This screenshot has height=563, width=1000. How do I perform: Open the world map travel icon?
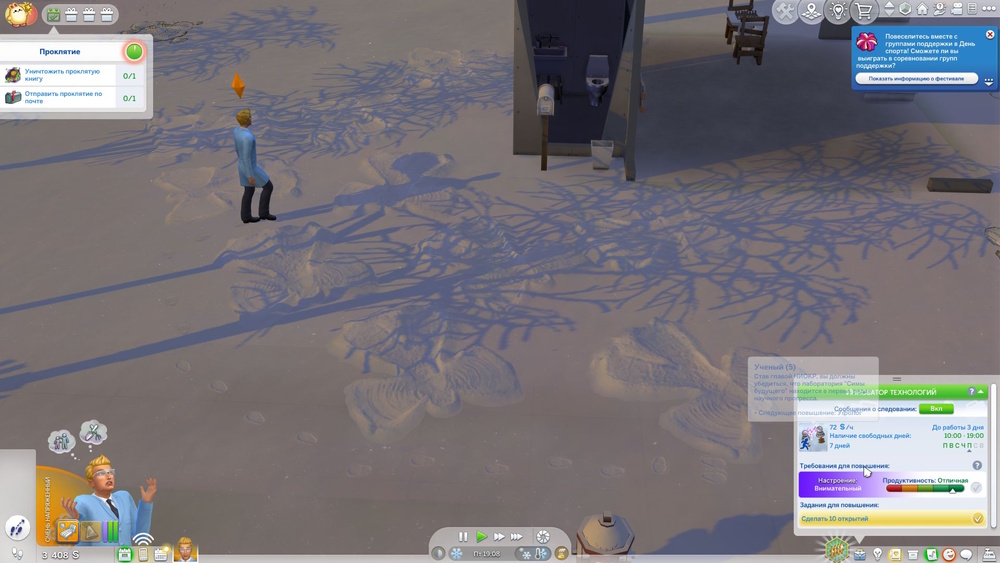(x=812, y=11)
